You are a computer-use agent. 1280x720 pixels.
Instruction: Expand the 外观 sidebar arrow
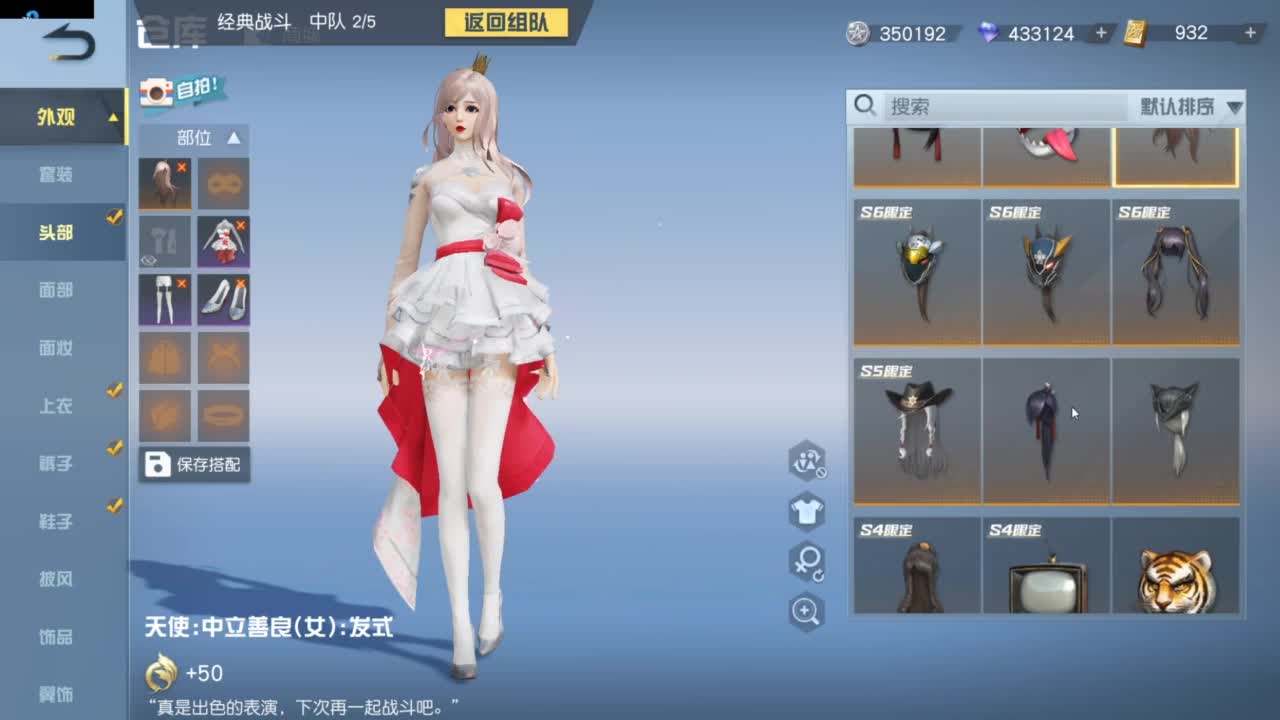[113, 116]
